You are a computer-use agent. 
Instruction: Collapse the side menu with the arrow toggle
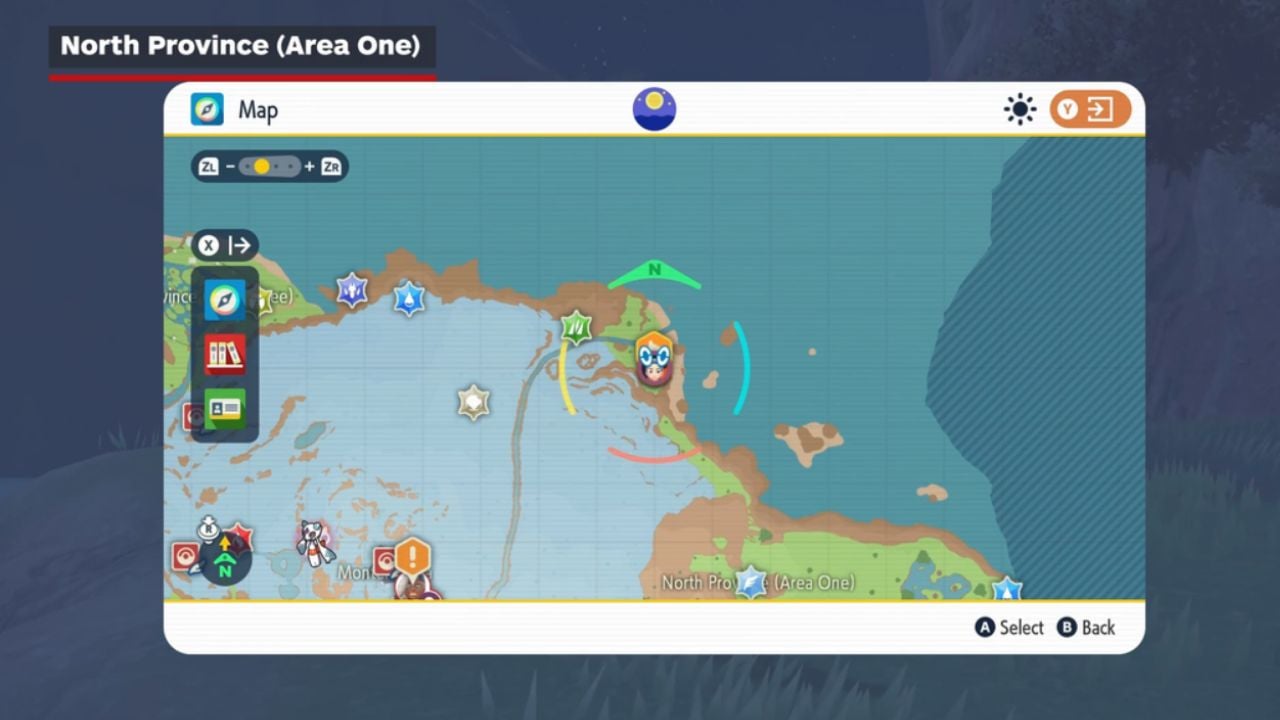click(225, 245)
